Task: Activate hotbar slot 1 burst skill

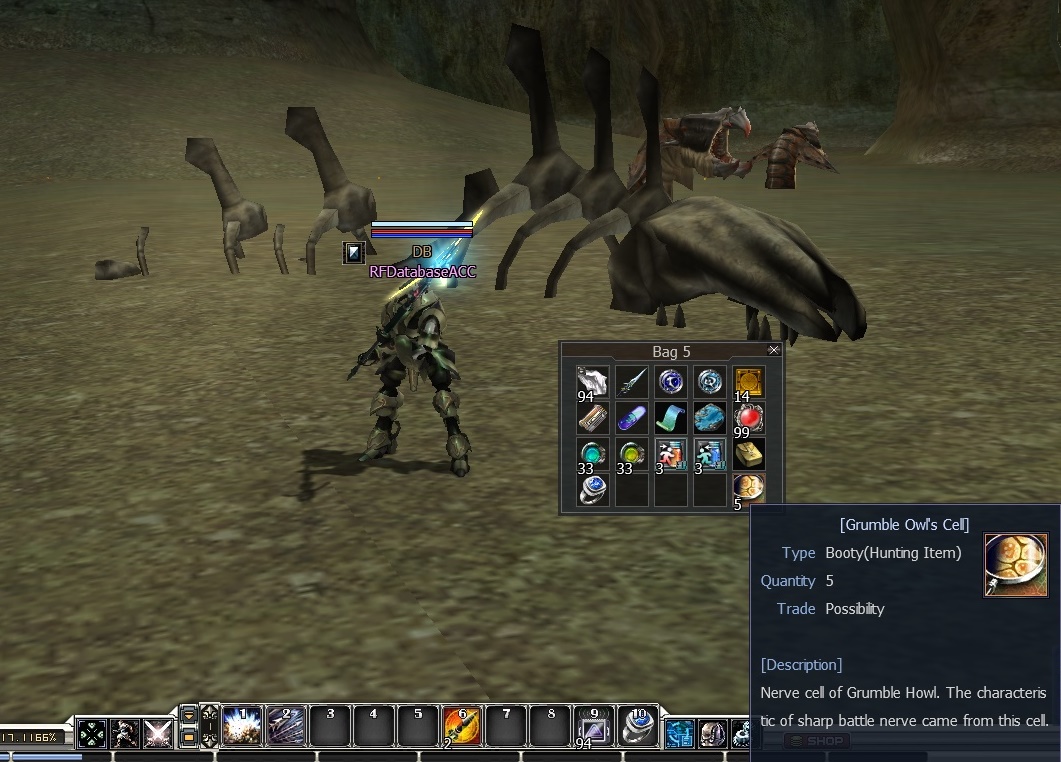Action: coord(241,726)
